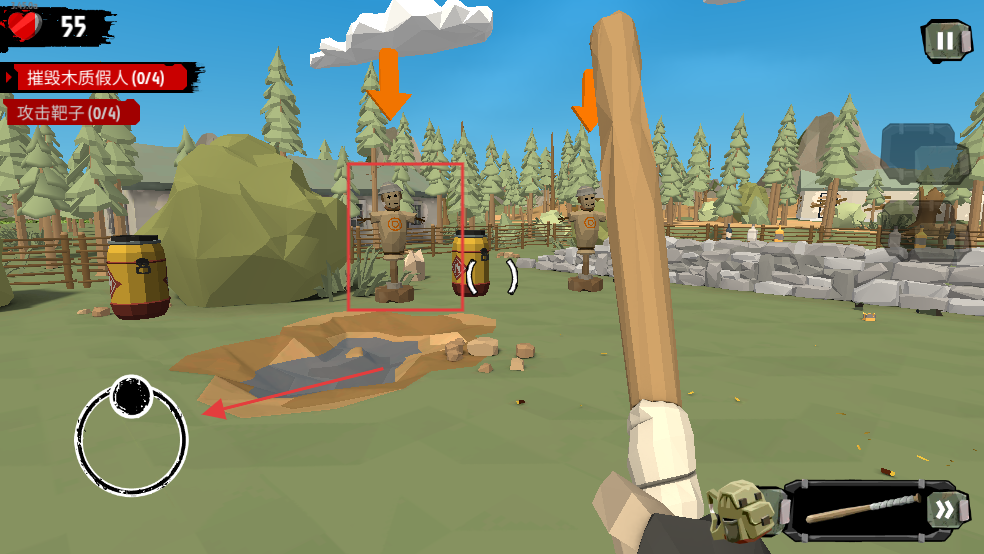Tap the virtual movement joystick
This screenshot has height=554, width=984.
131,436
